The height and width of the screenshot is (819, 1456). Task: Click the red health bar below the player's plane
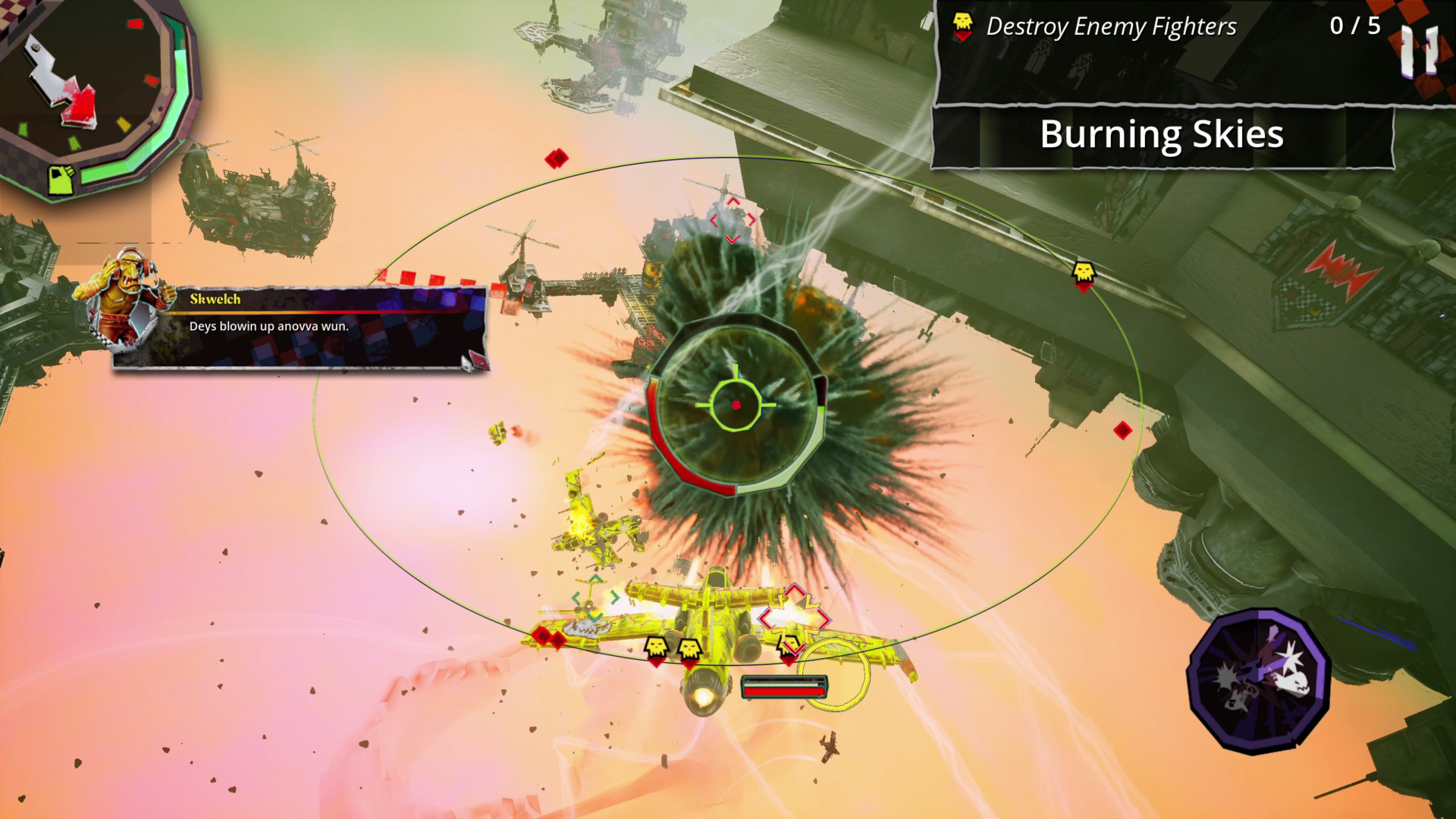(x=785, y=692)
